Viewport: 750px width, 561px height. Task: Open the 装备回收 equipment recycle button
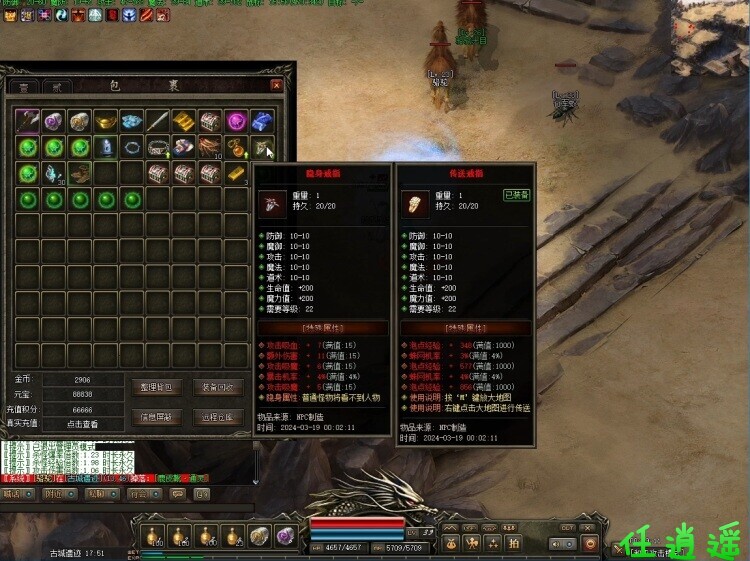tap(216, 388)
